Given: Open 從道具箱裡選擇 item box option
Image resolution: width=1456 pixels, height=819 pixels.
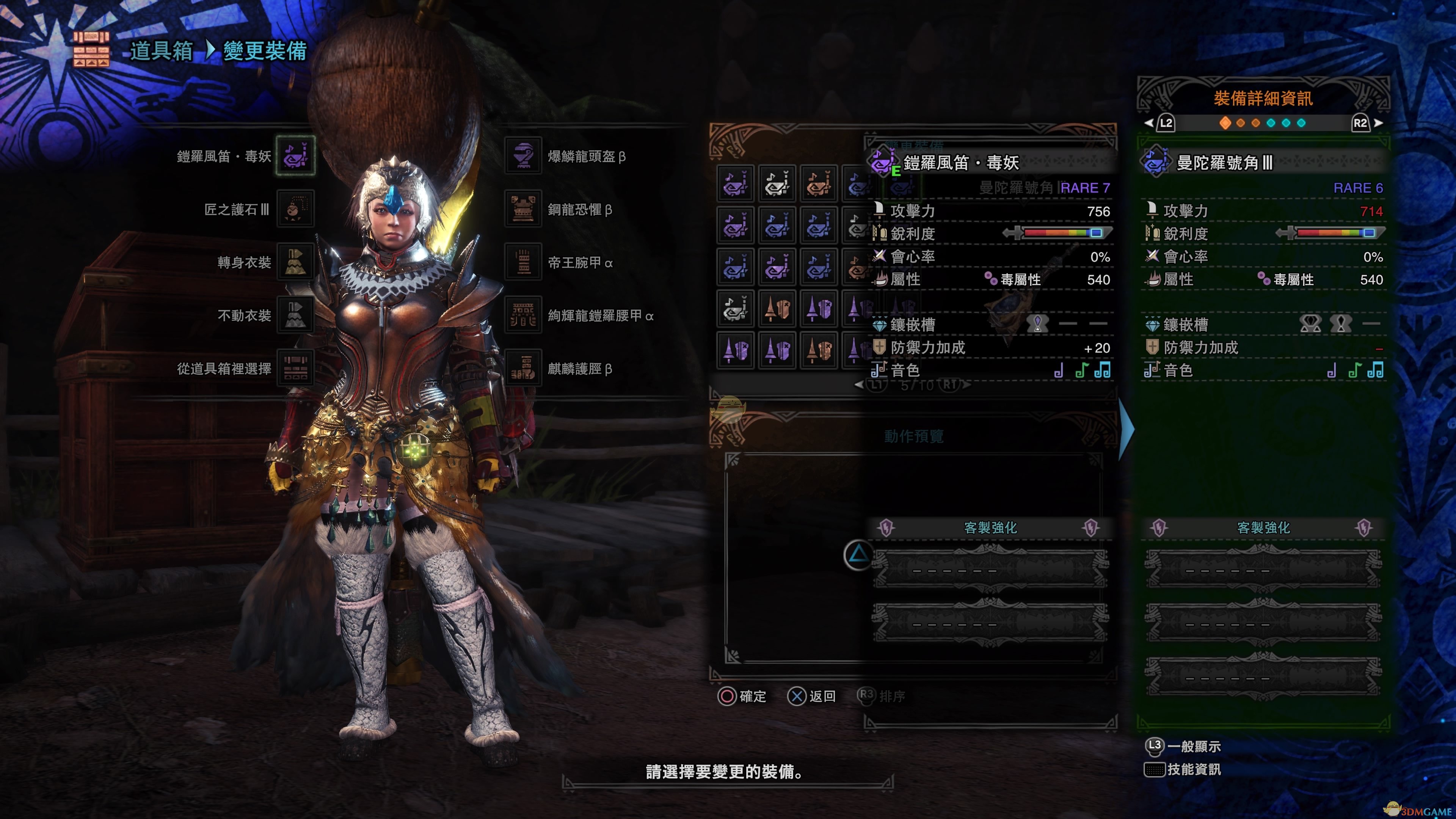Looking at the screenshot, I should pyautogui.click(x=295, y=369).
